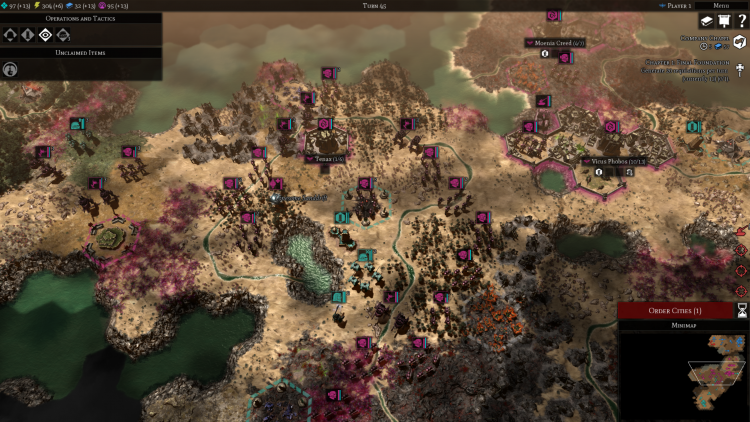Click on the minimap
Image resolution: width=750 pixels, height=422 pixels.
tap(684, 376)
